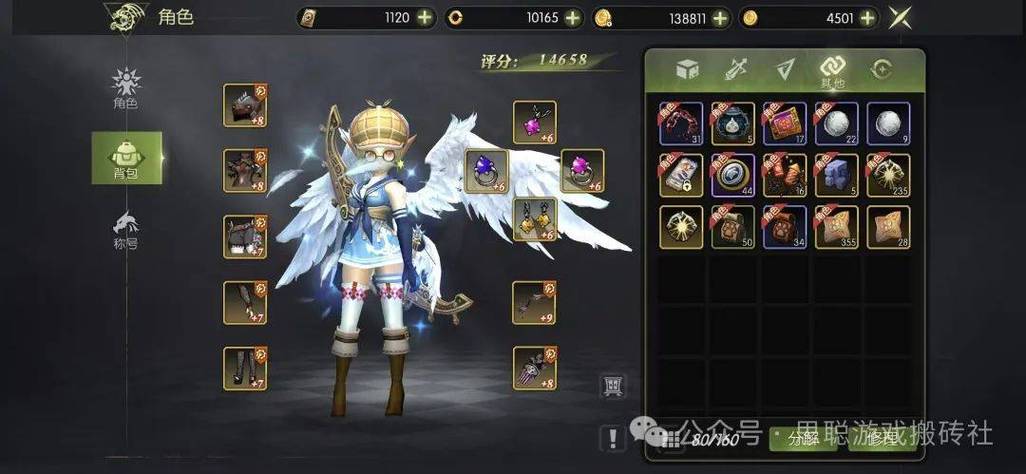Click the 修理 repair button

(882, 437)
